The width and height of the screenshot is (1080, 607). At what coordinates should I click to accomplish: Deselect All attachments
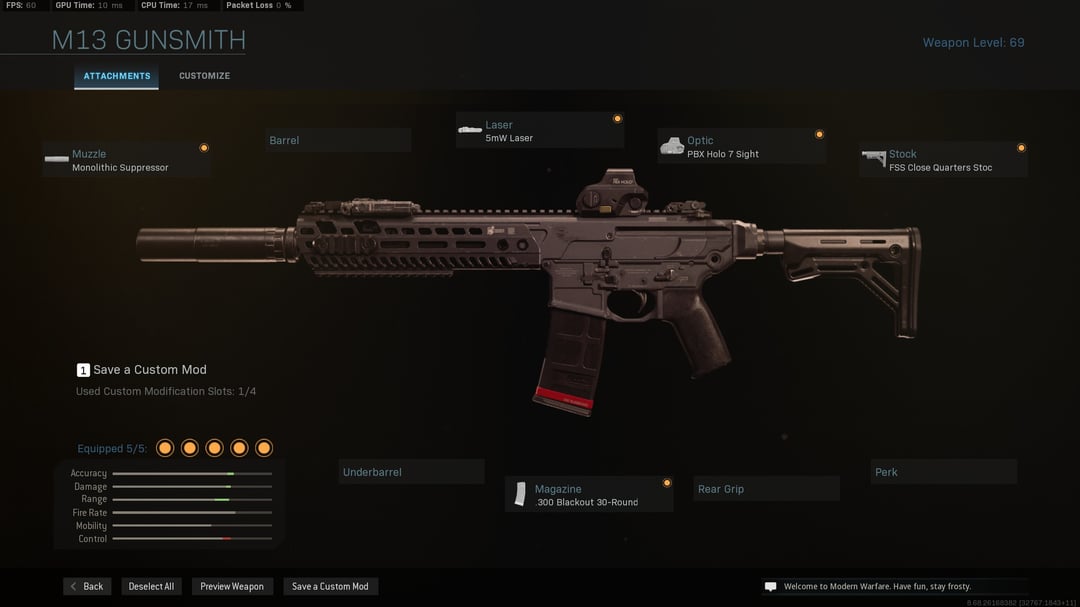[x=151, y=587]
